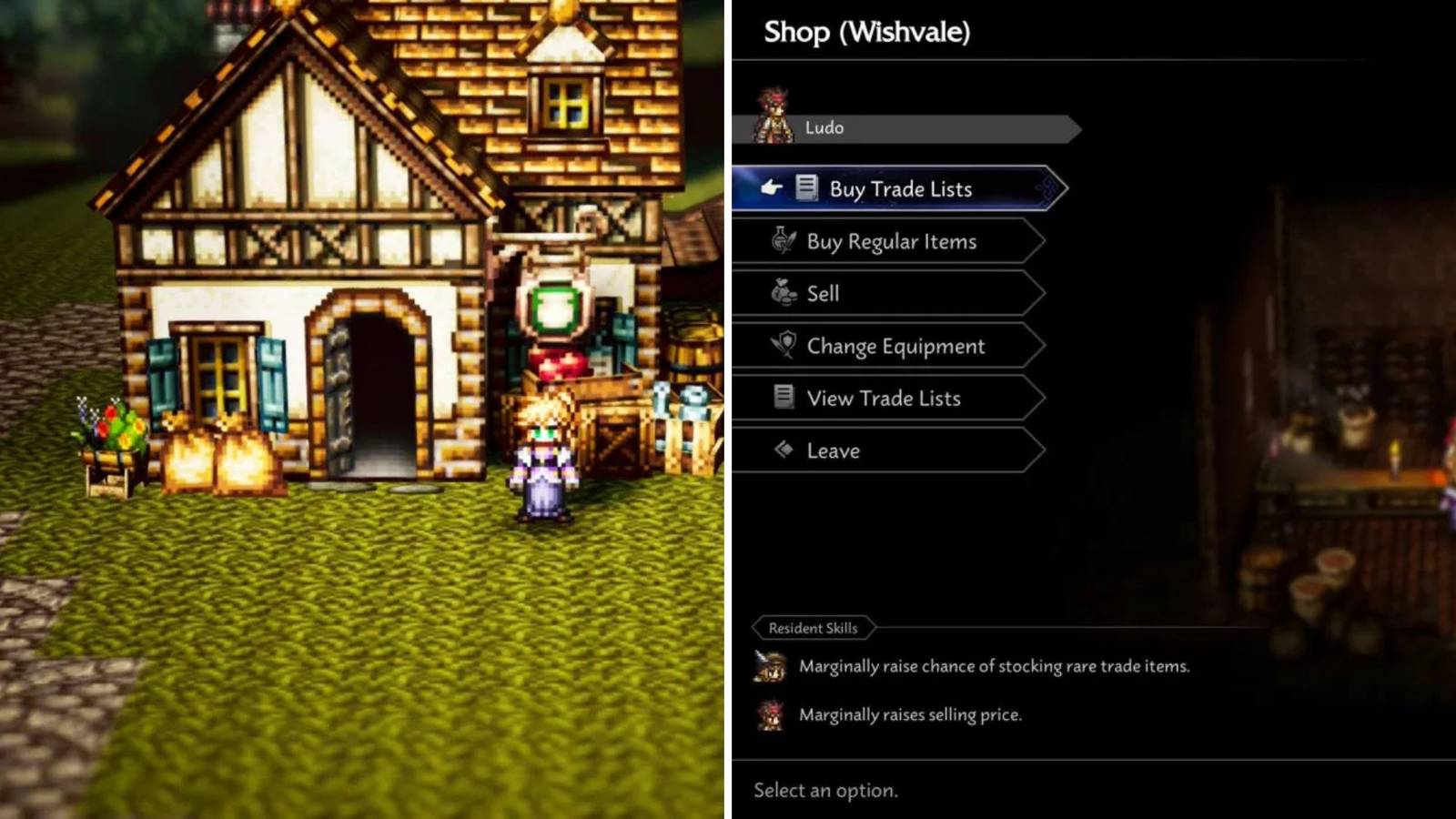Select the potion icon beside Buy Regular Items

coord(784,240)
